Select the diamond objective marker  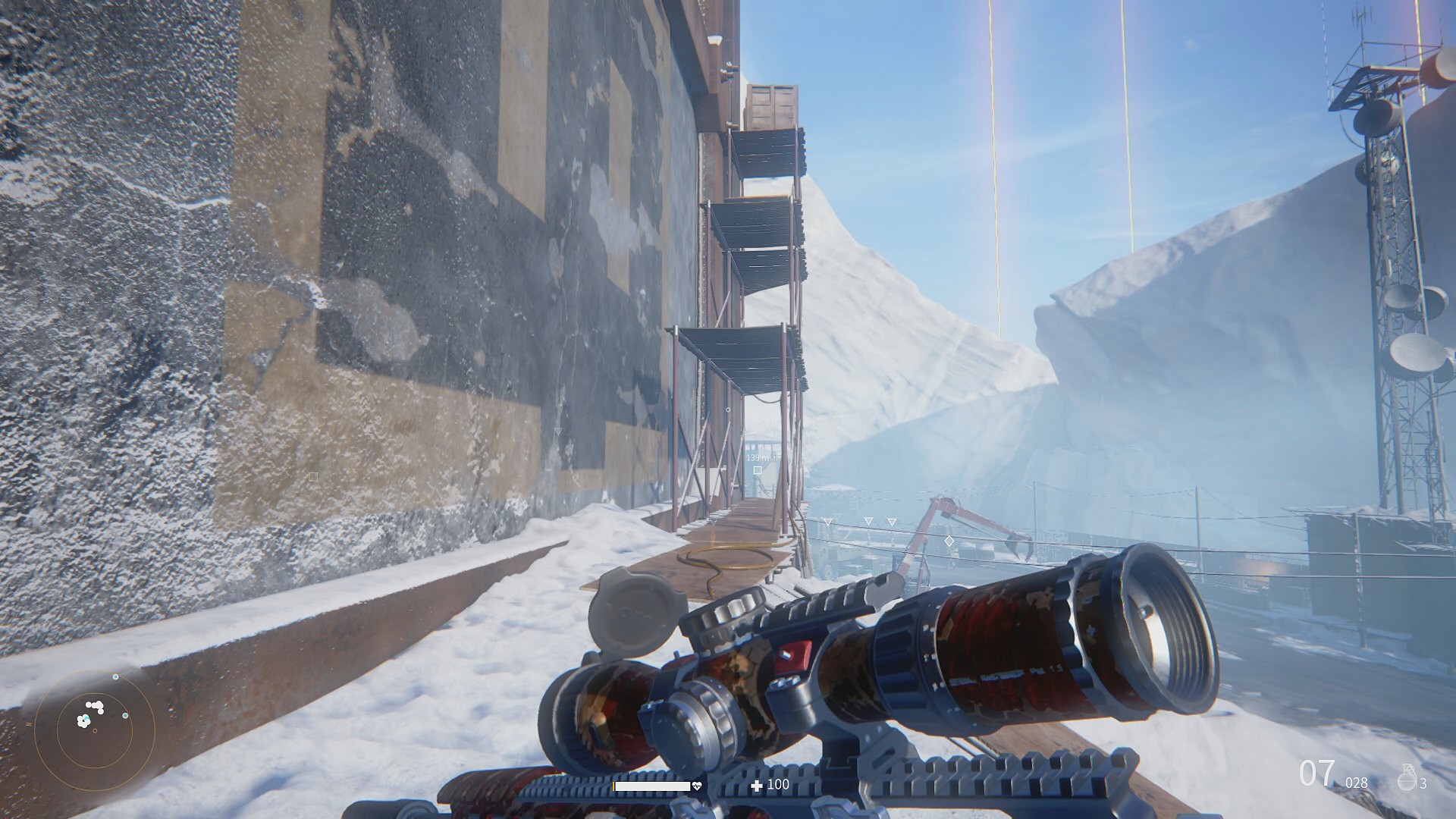948,541
